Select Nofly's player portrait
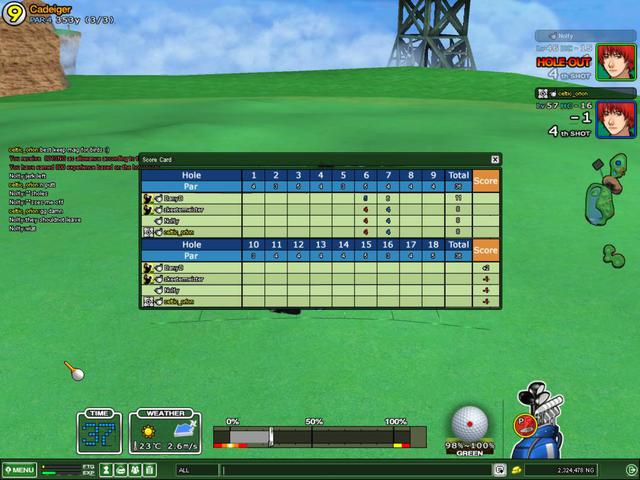 click(612, 62)
